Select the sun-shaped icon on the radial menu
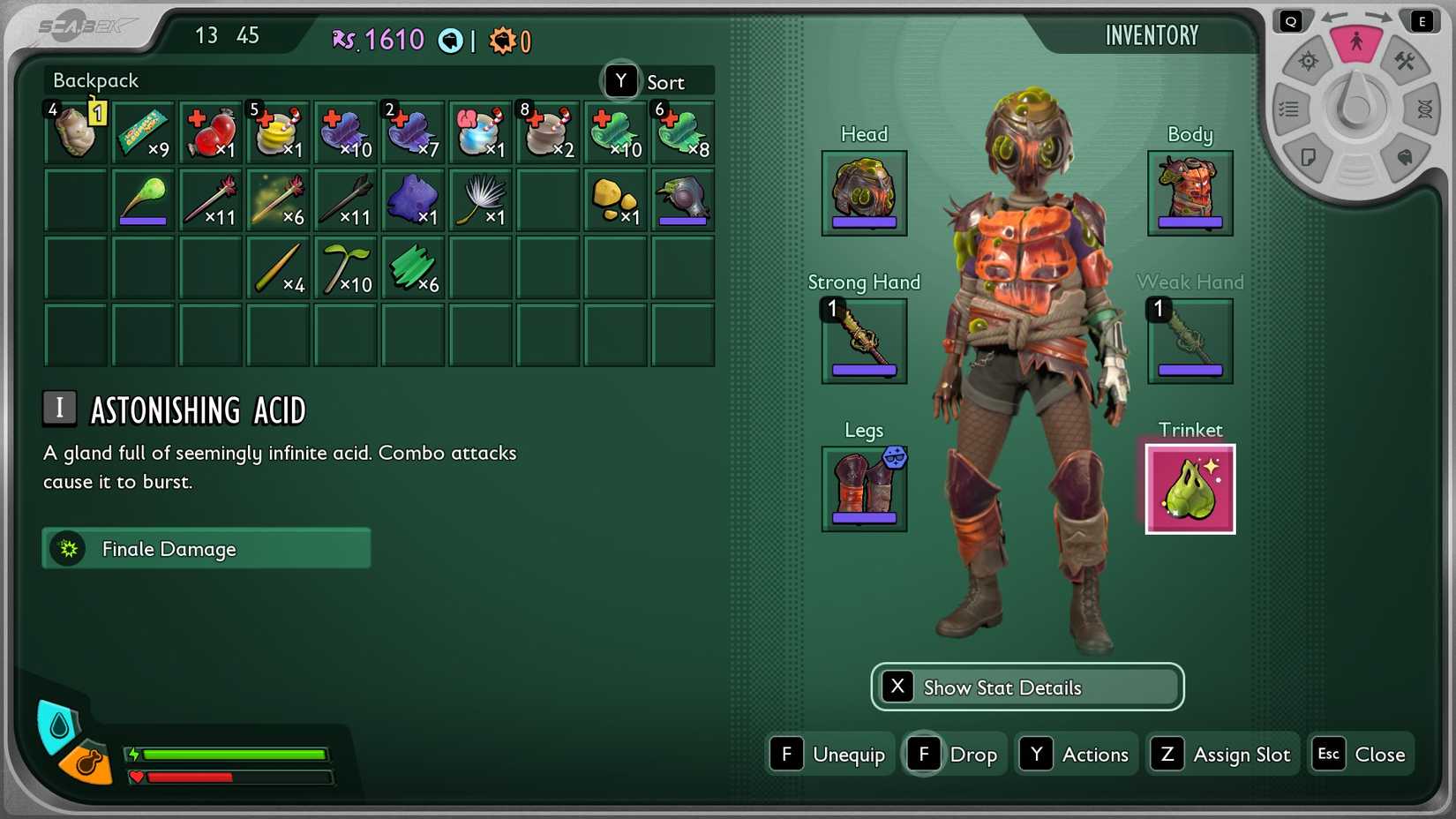 point(1309,61)
